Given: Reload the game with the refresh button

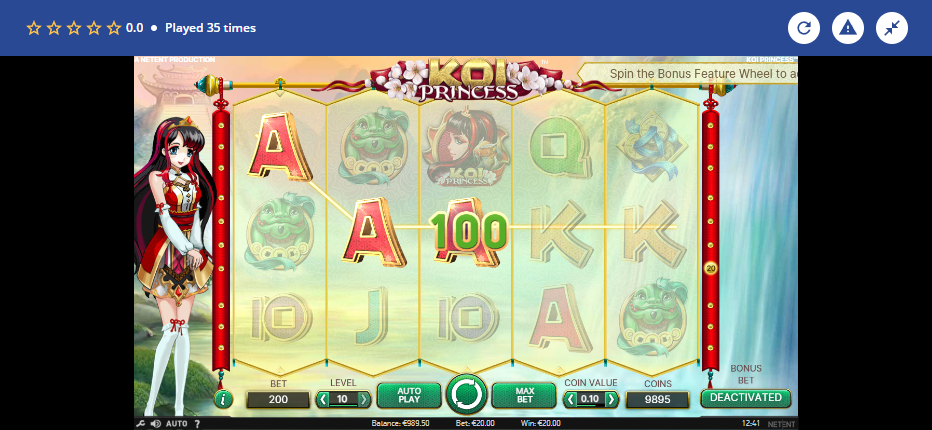Looking at the screenshot, I should (804, 28).
